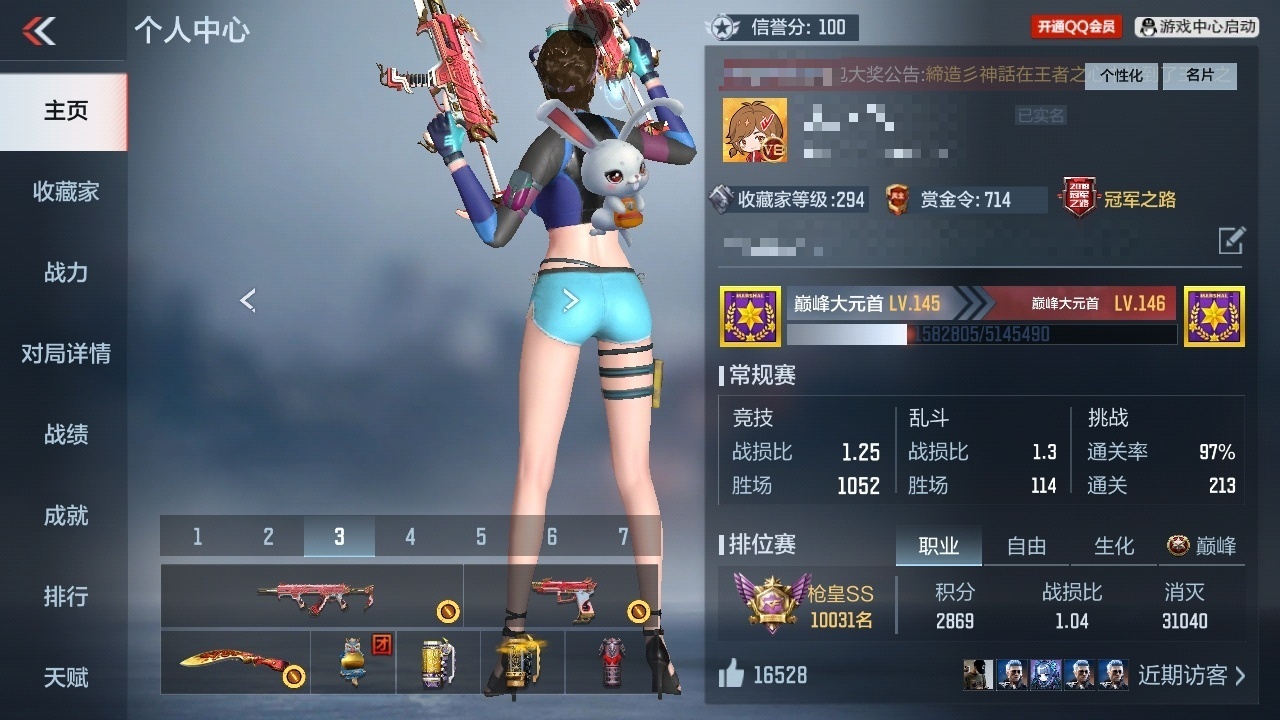The image size is (1280, 720).
Task: Open the 游戏中心启动 button
Action: point(1197,27)
